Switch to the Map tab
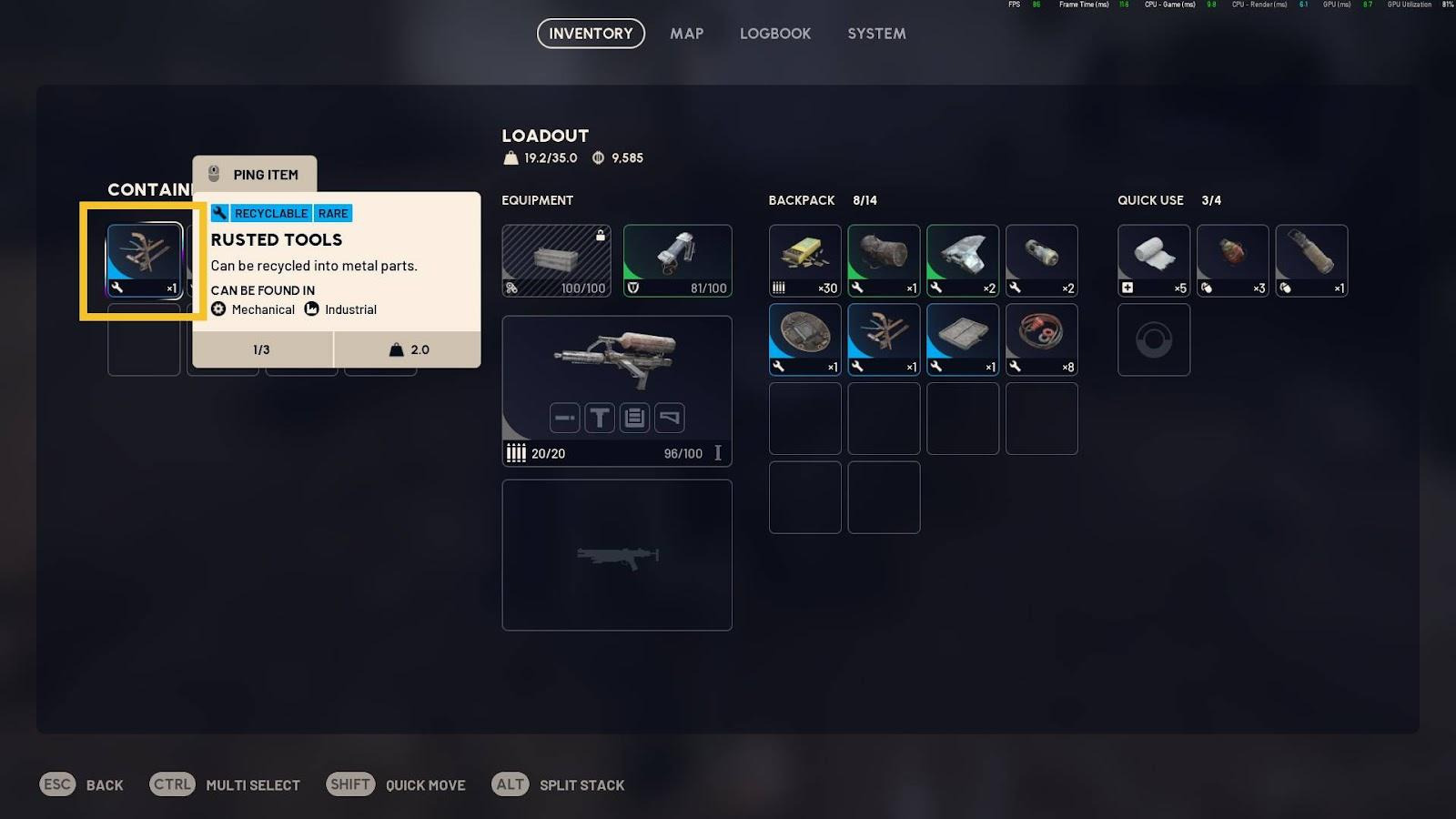The height and width of the screenshot is (819, 1456). pos(686,34)
